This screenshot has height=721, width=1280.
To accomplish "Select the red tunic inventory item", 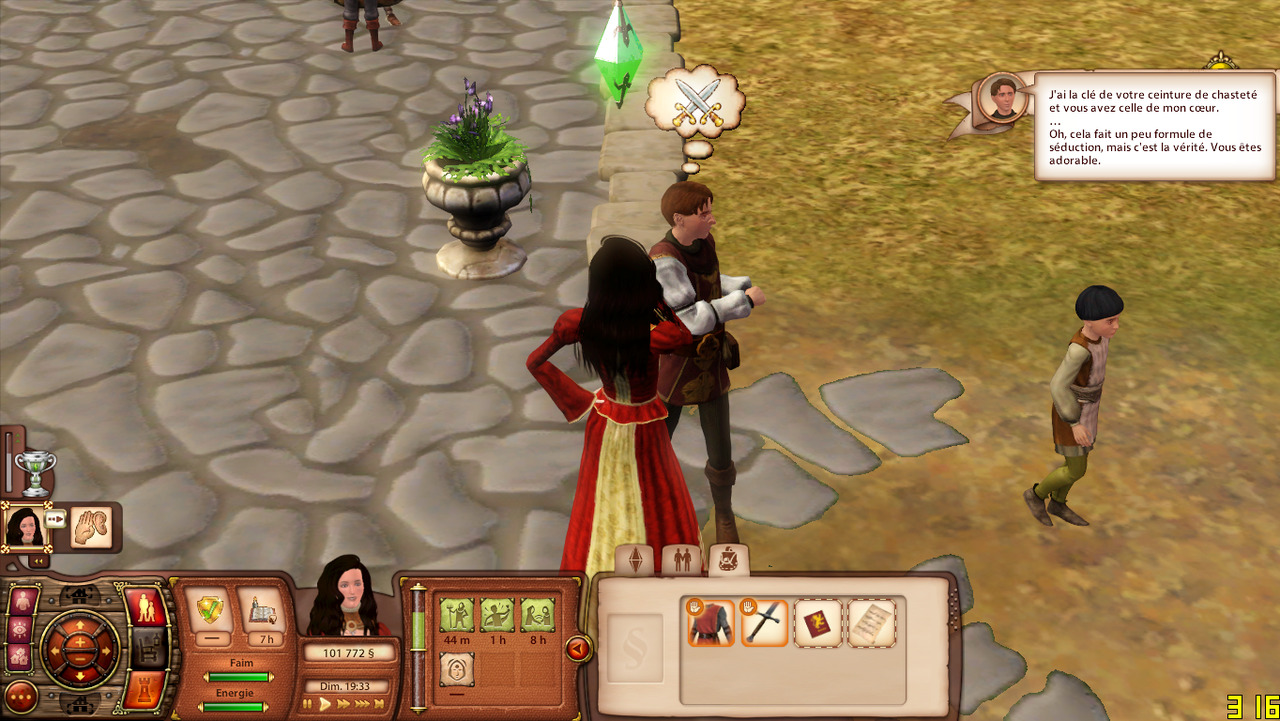I will coord(711,622).
